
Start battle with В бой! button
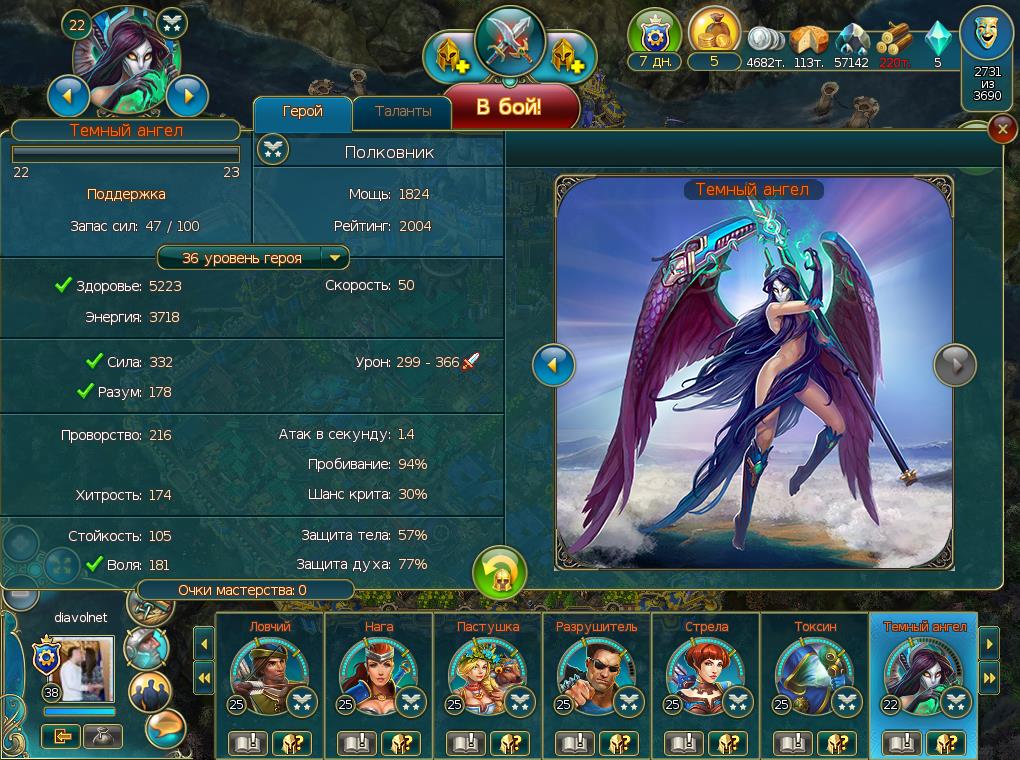[510, 107]
